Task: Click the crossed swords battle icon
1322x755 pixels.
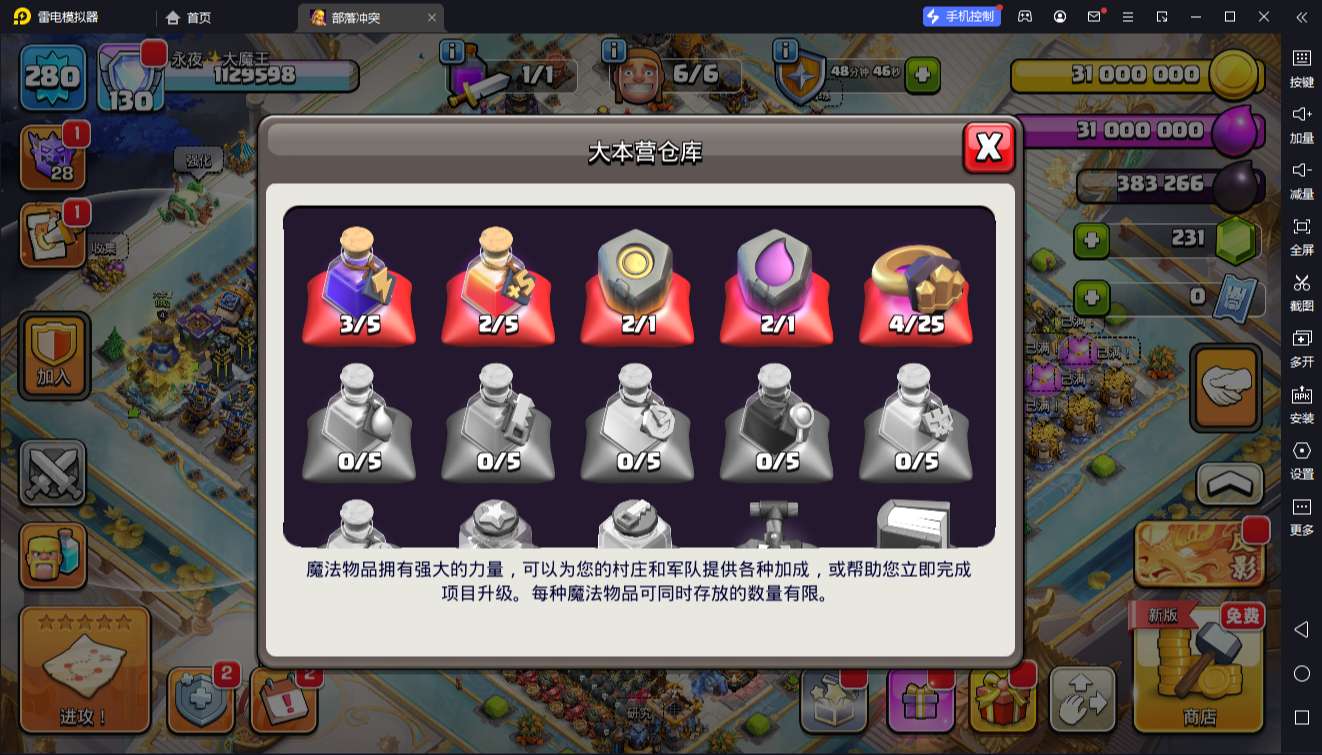Action: pos(53,470)
